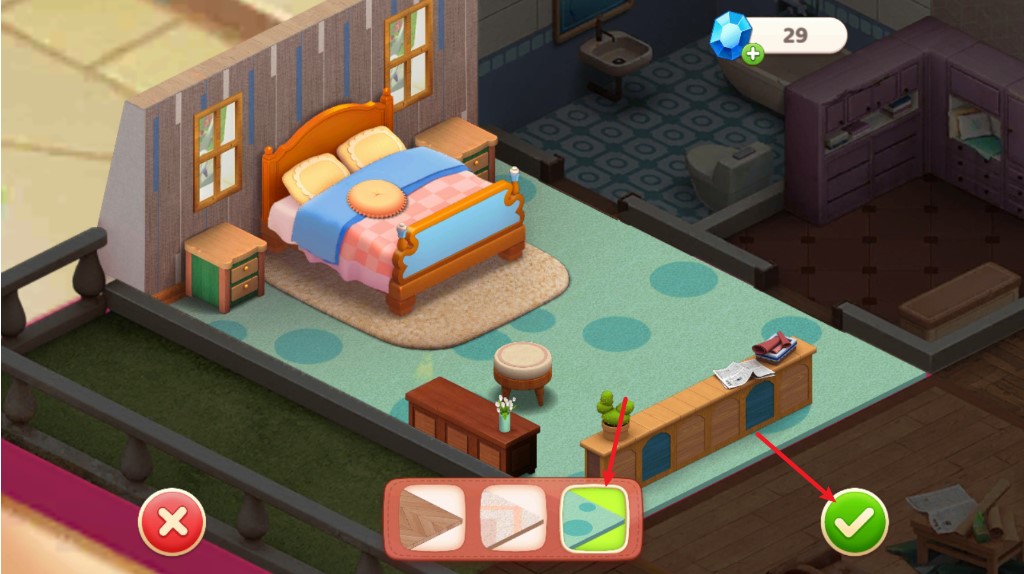Select the wooden plank floor option

(x=431, y=517)
